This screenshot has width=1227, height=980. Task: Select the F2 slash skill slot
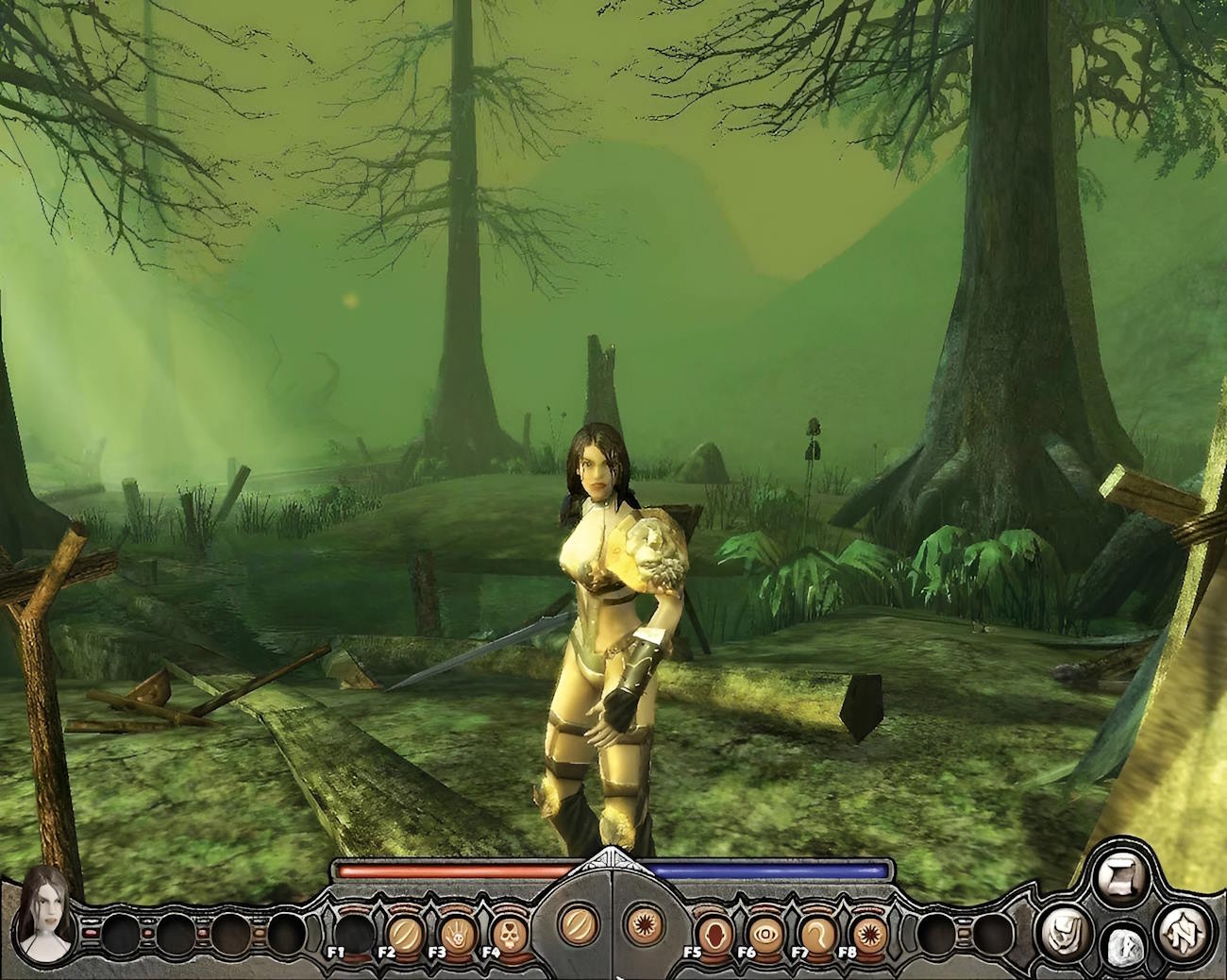(406, 933)
